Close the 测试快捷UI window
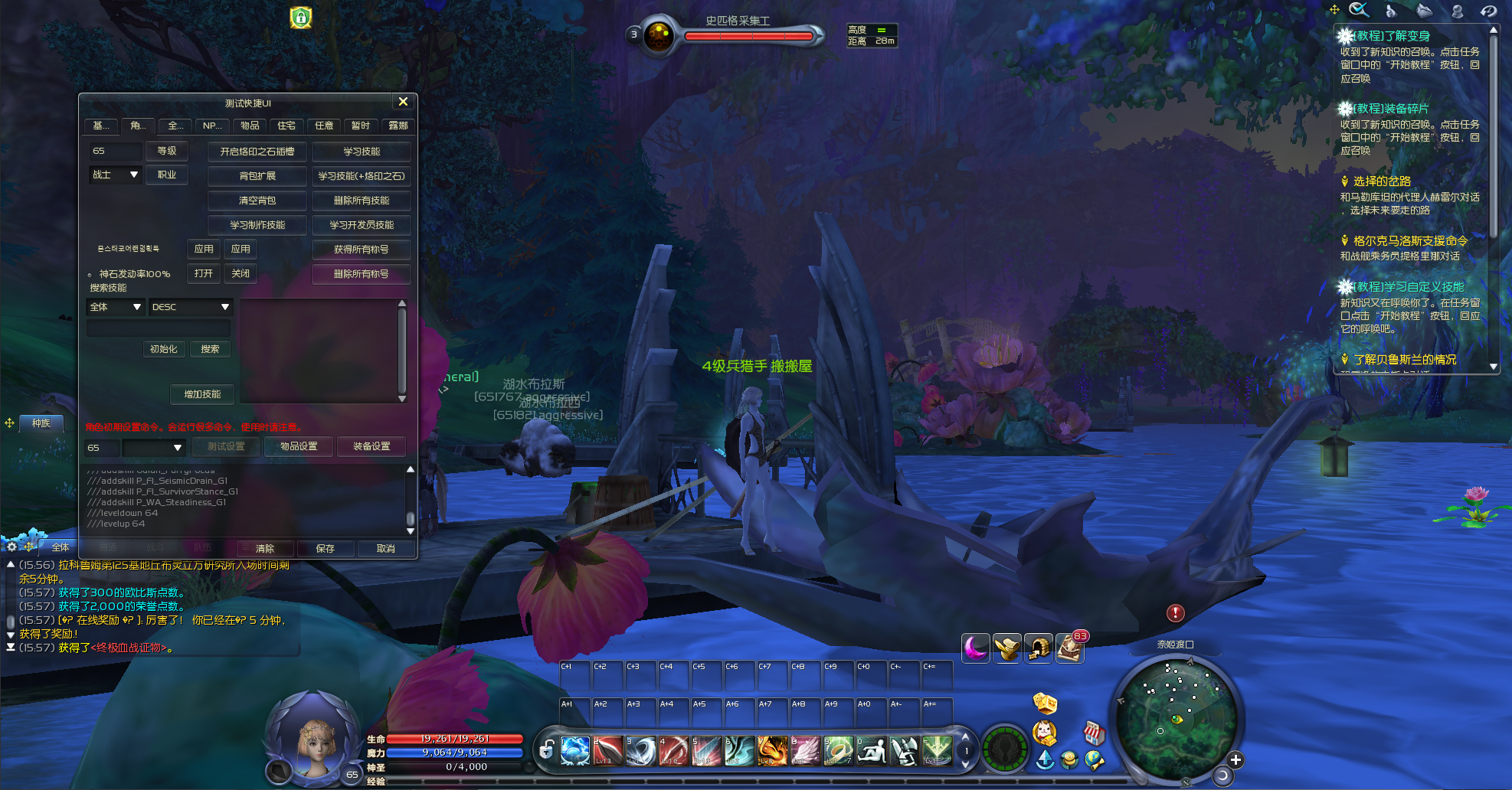This screenshot has height=790, width=1512. click(403, 102)
